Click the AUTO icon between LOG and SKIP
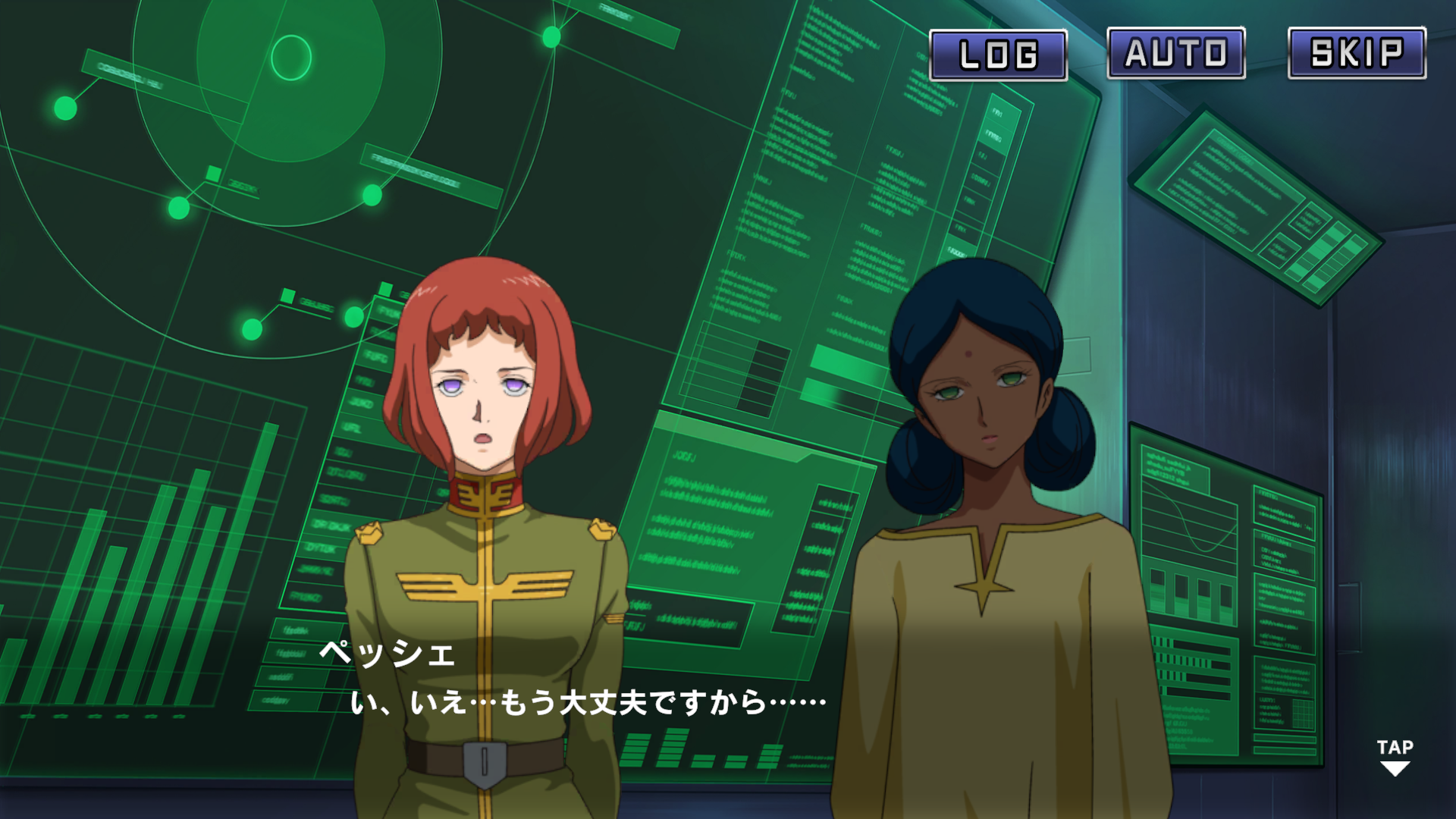The width and height of the screenshot is (1456, 819). pos(1176,53)
